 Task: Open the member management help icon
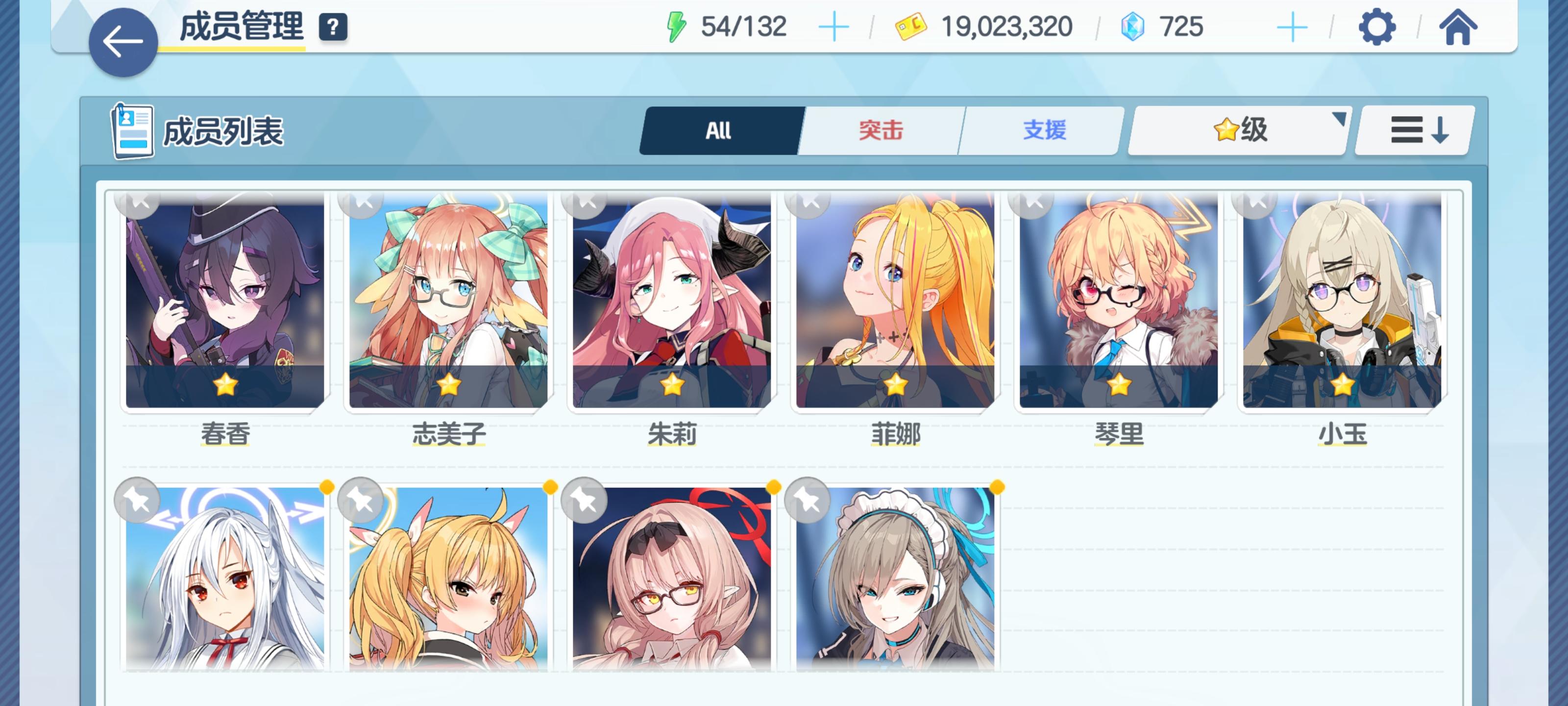click(x=332, y=27)
